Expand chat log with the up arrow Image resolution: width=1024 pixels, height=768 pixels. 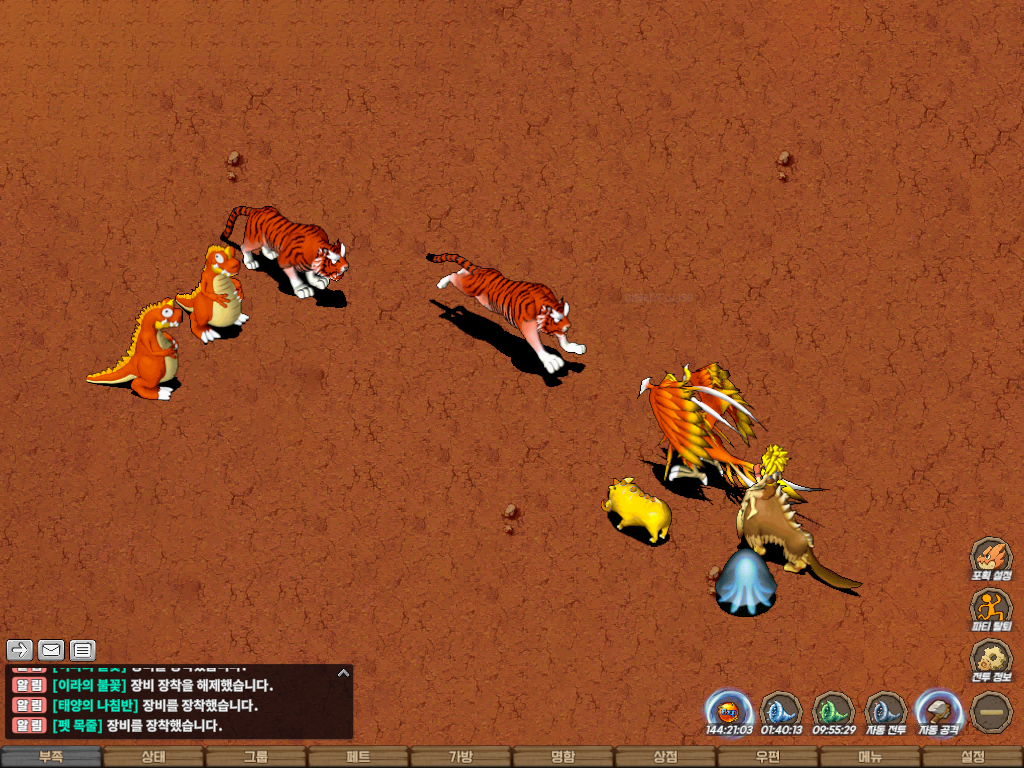(343, 673)
